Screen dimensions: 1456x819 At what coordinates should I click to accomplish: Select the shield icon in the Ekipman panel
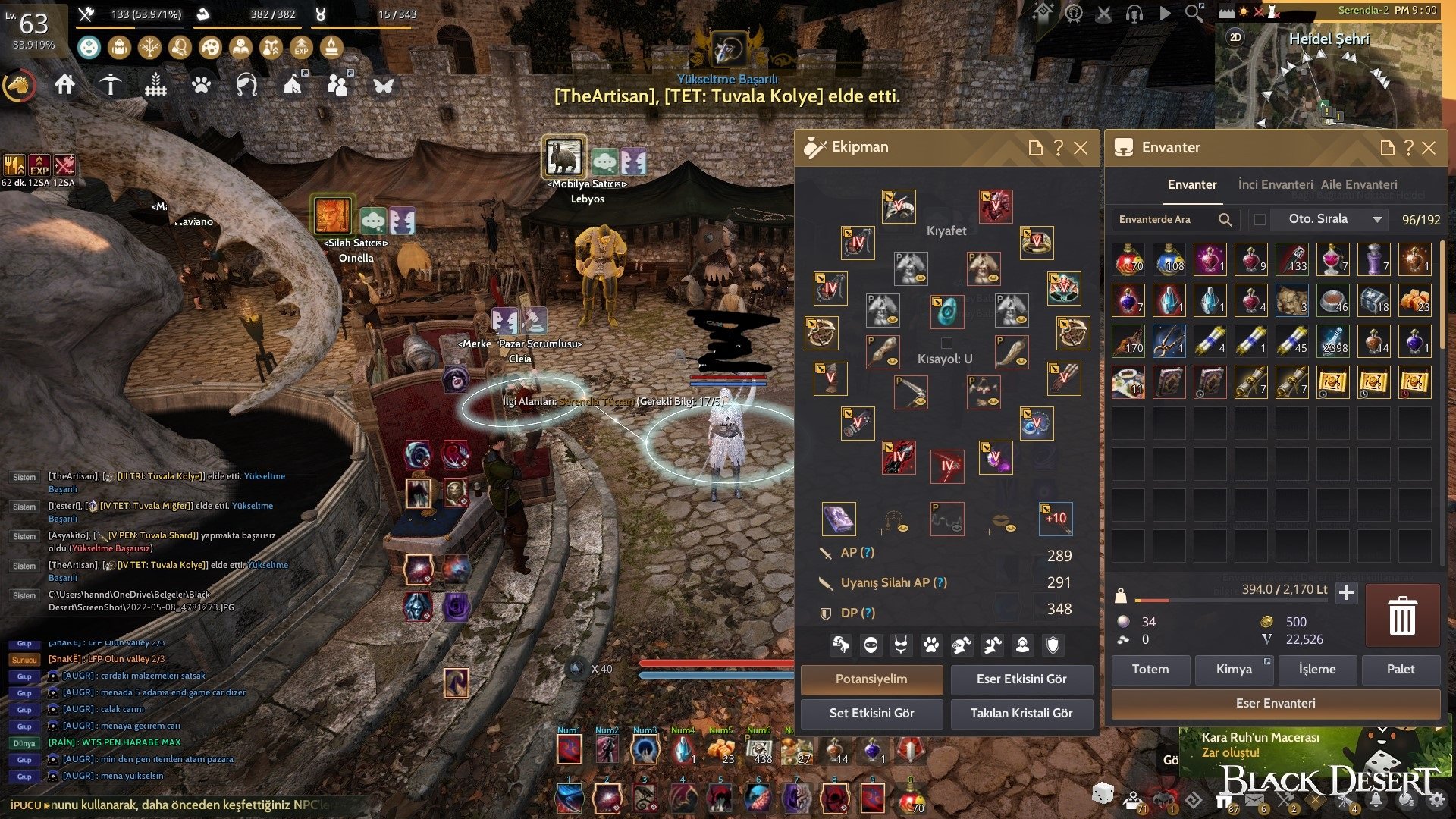[x=1053, y=644]
